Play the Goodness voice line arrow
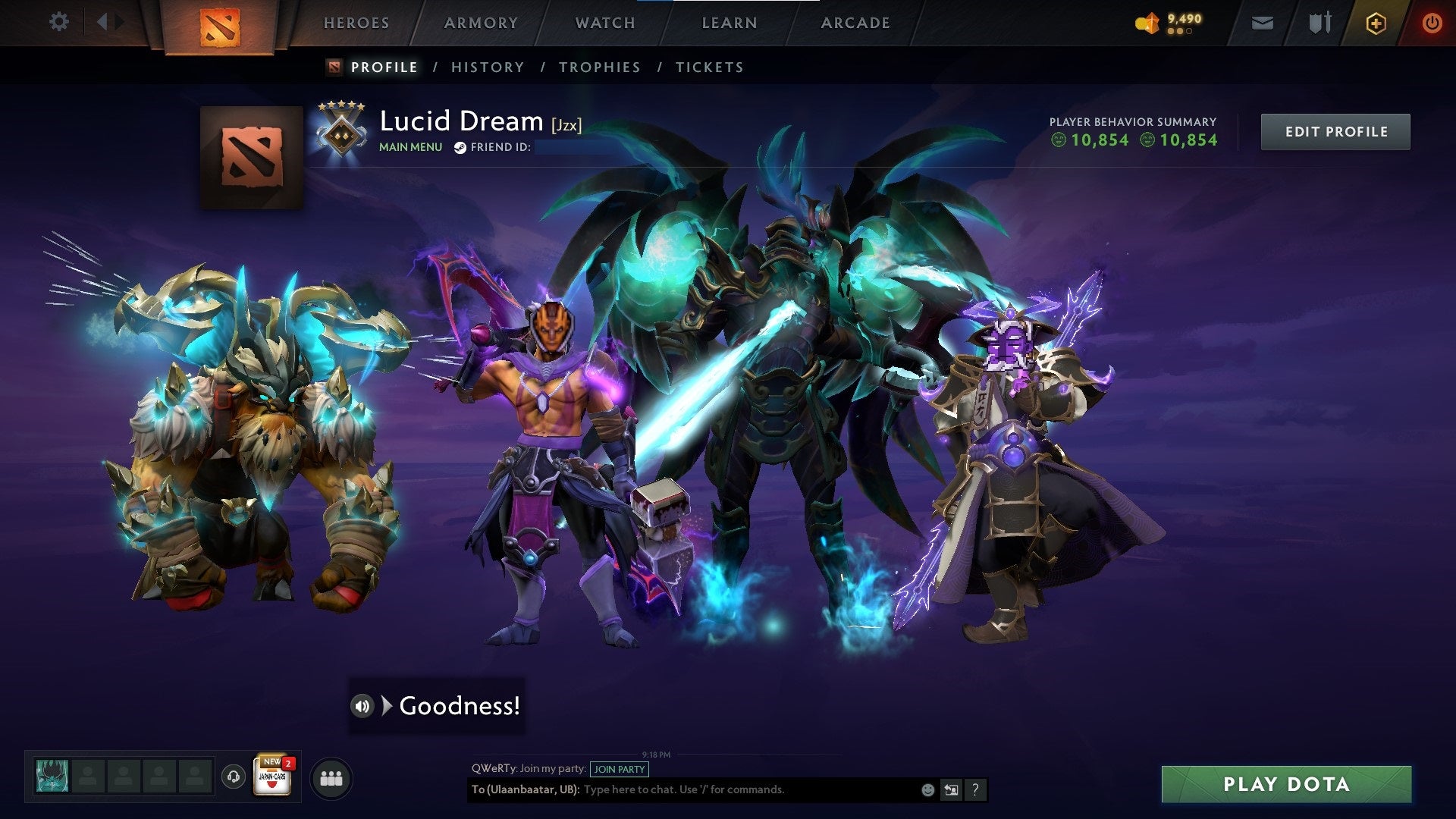The image size is (1456, 819). pyautogui.click(x=388, y=707)
